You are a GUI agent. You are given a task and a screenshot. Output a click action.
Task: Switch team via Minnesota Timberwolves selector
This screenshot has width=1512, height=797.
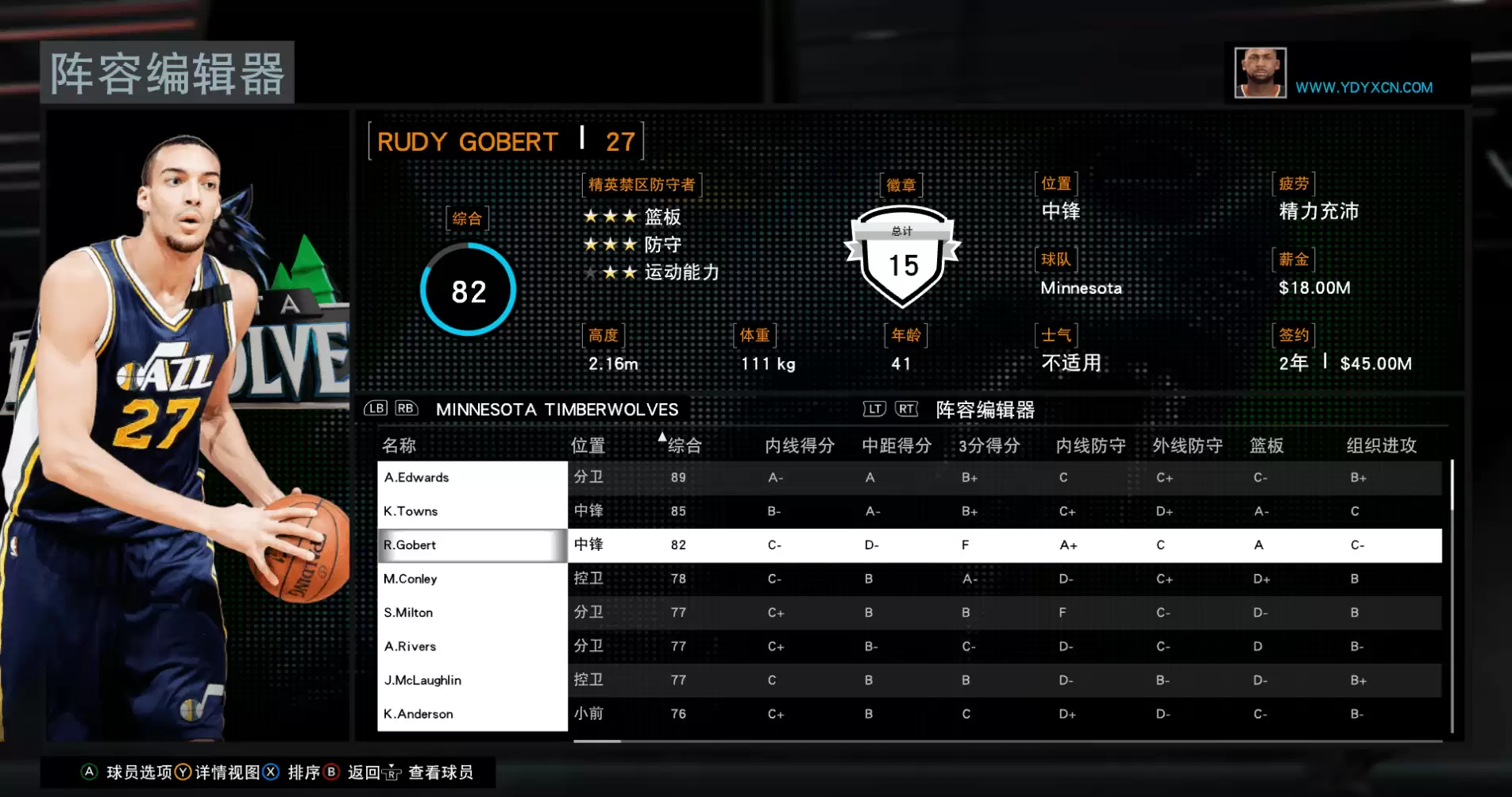click(557, 410)
